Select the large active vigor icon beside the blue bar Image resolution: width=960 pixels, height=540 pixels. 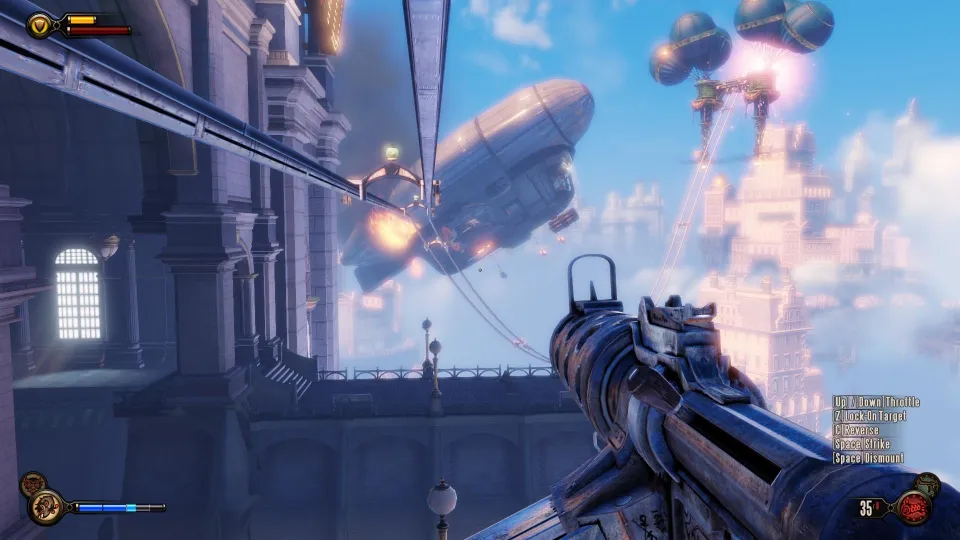47,507
